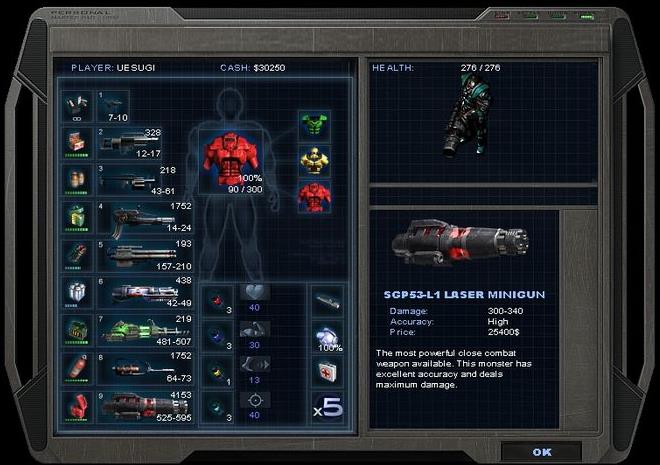Select the laser minigun in slot 9

pos(138,407)
